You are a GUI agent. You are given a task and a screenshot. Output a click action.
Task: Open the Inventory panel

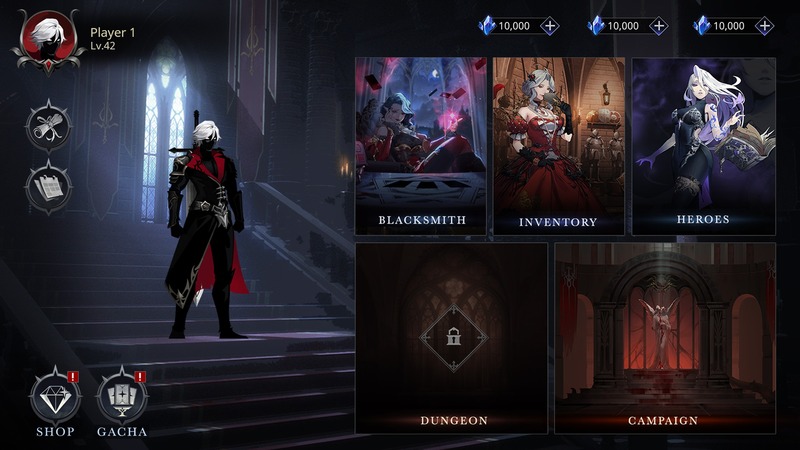click(x=557, y=146)
